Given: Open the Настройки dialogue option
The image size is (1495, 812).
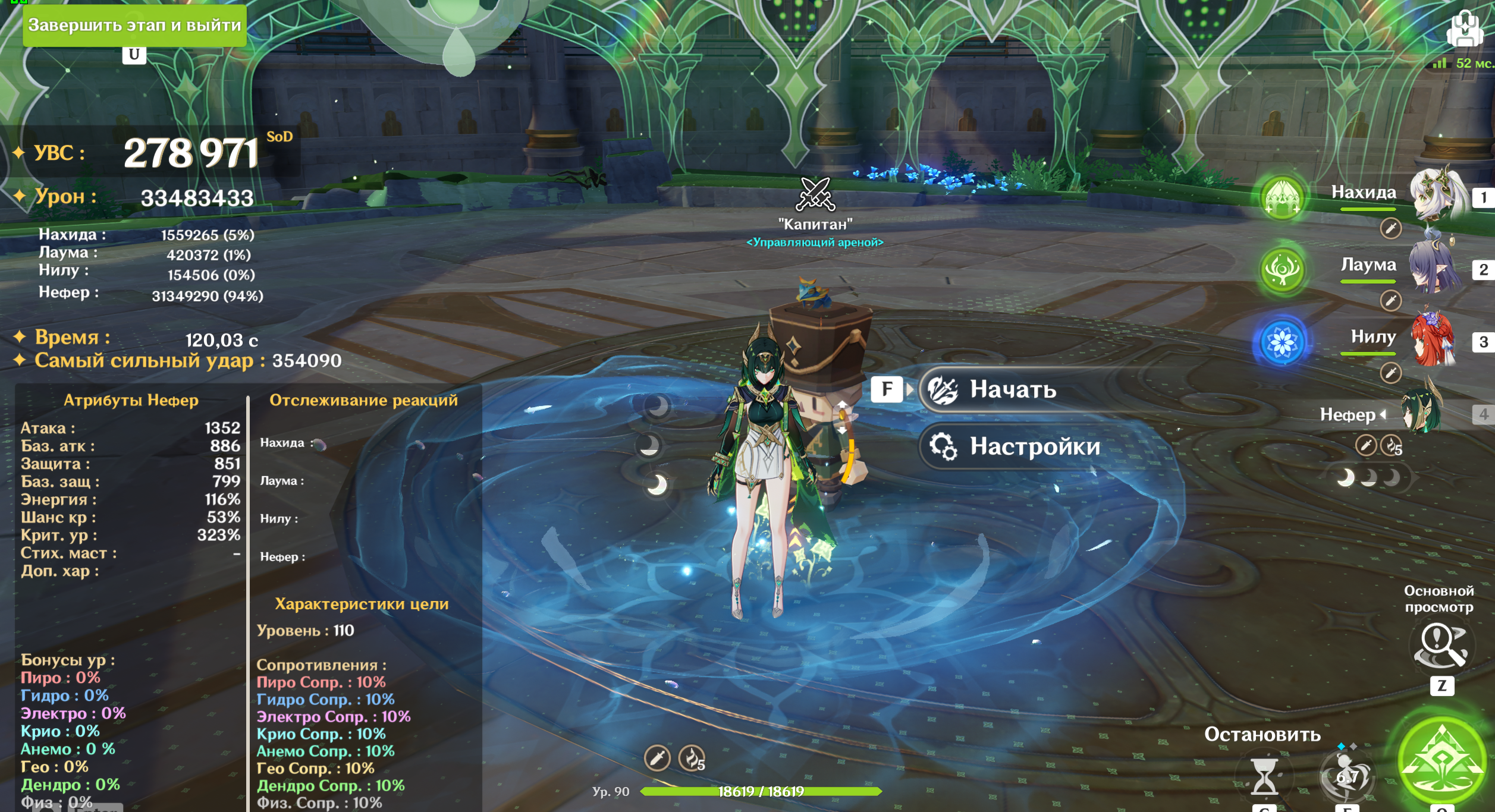Looking at the screenshot, I should (x=1034, y=446).
